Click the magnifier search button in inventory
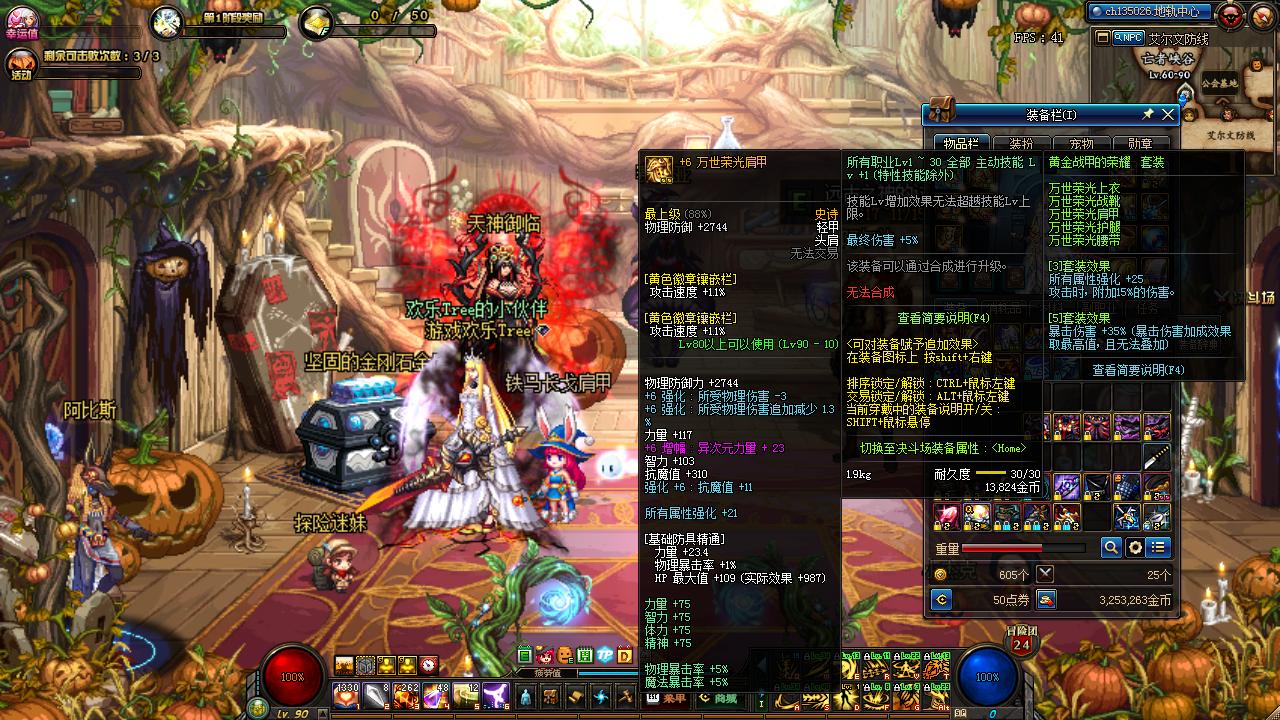 (x=1111, y=547)
